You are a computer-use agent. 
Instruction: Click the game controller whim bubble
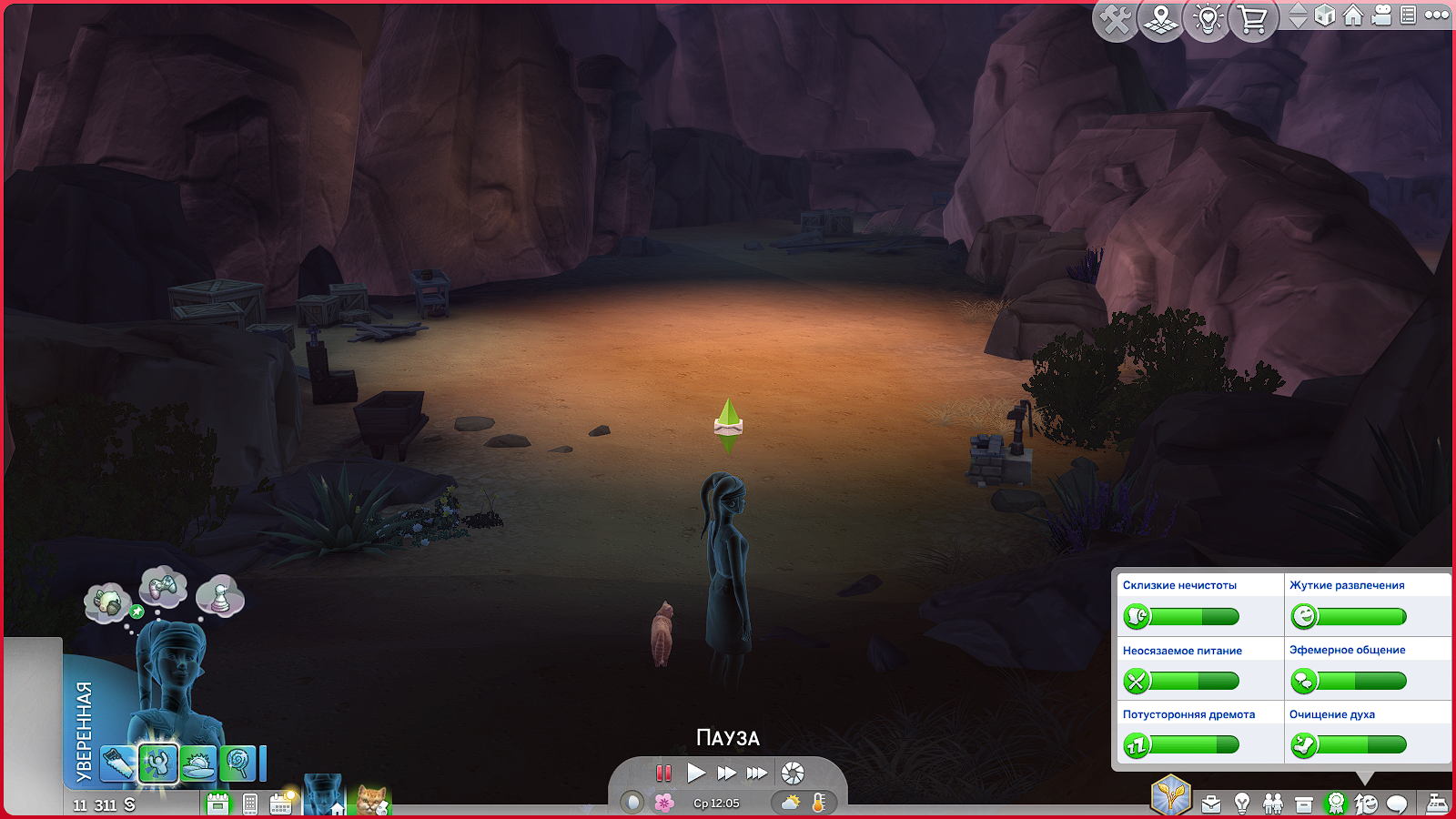pyautogui.click(x=163, y=586)
